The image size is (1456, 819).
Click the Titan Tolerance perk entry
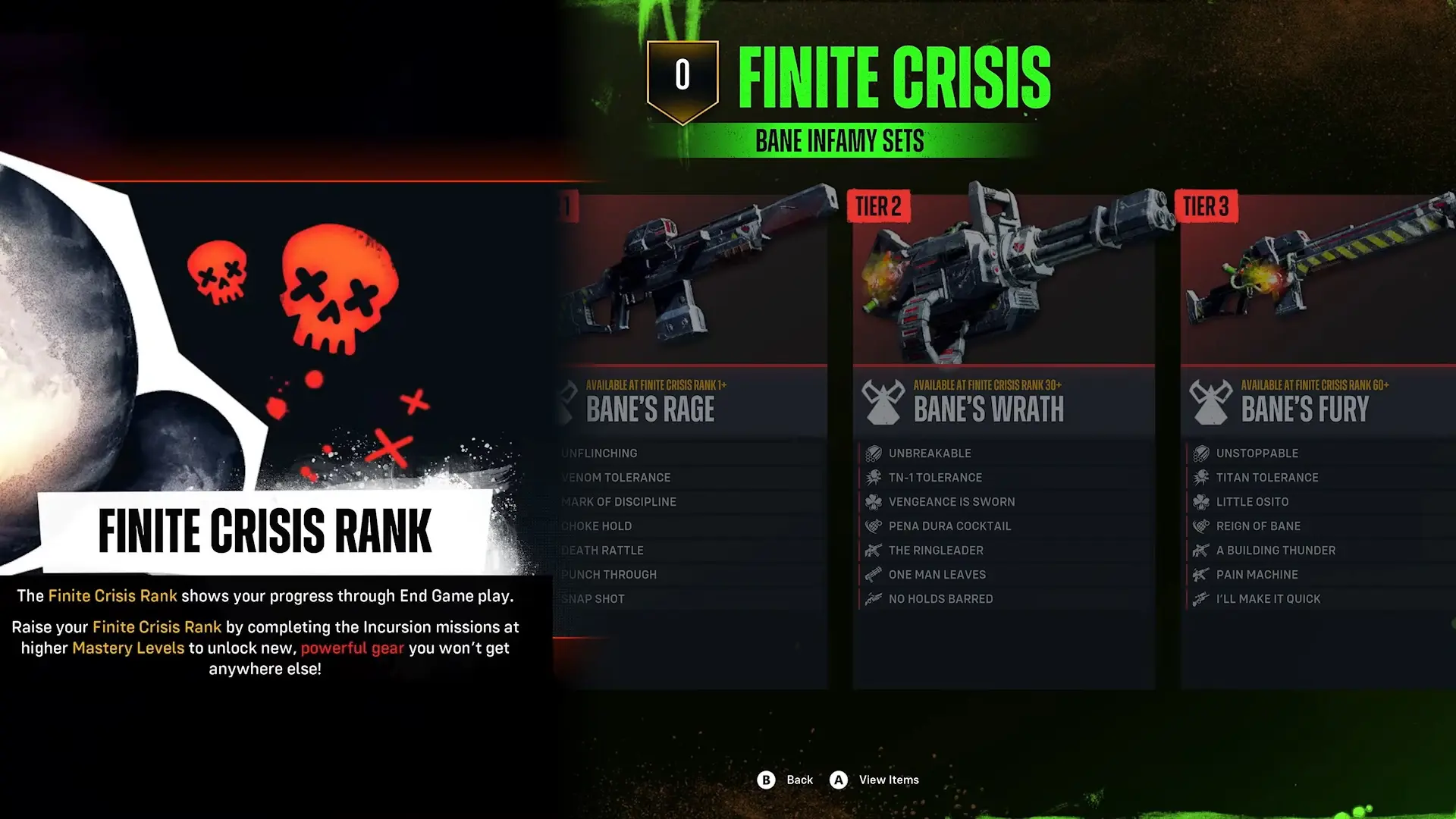click(x=1268, y=477)
